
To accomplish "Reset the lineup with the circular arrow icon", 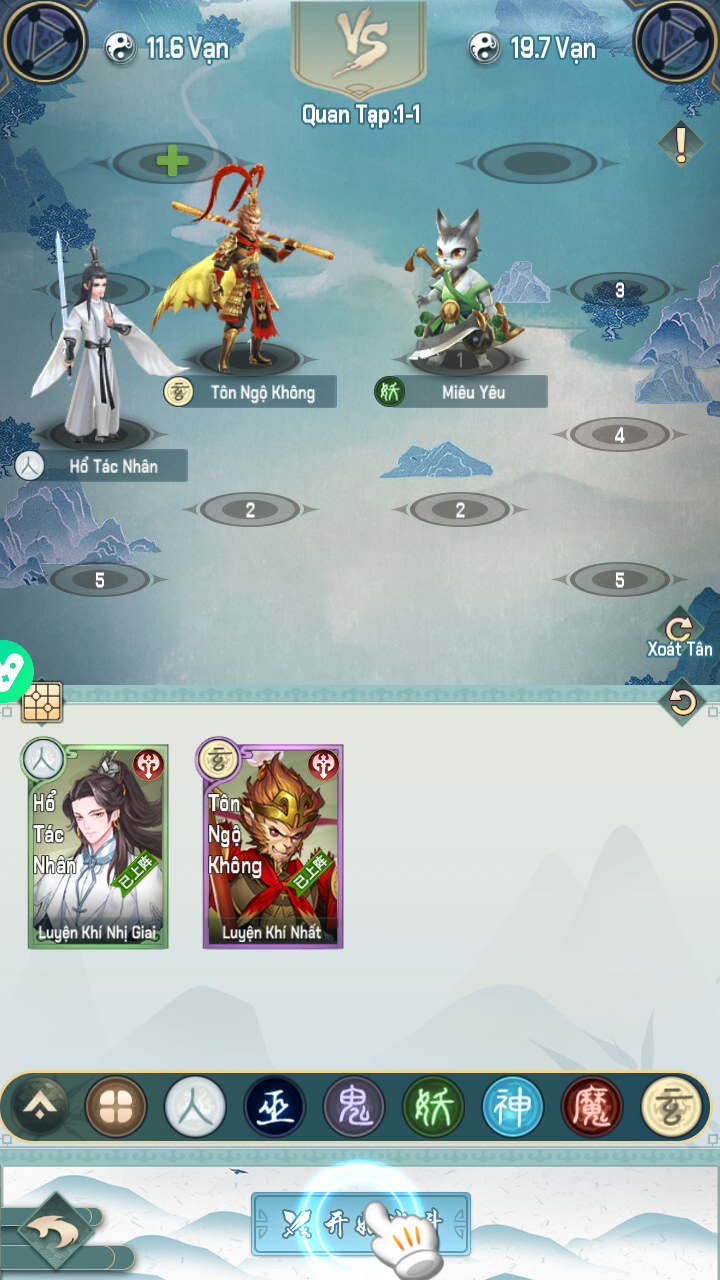I will tap(683, 703).
